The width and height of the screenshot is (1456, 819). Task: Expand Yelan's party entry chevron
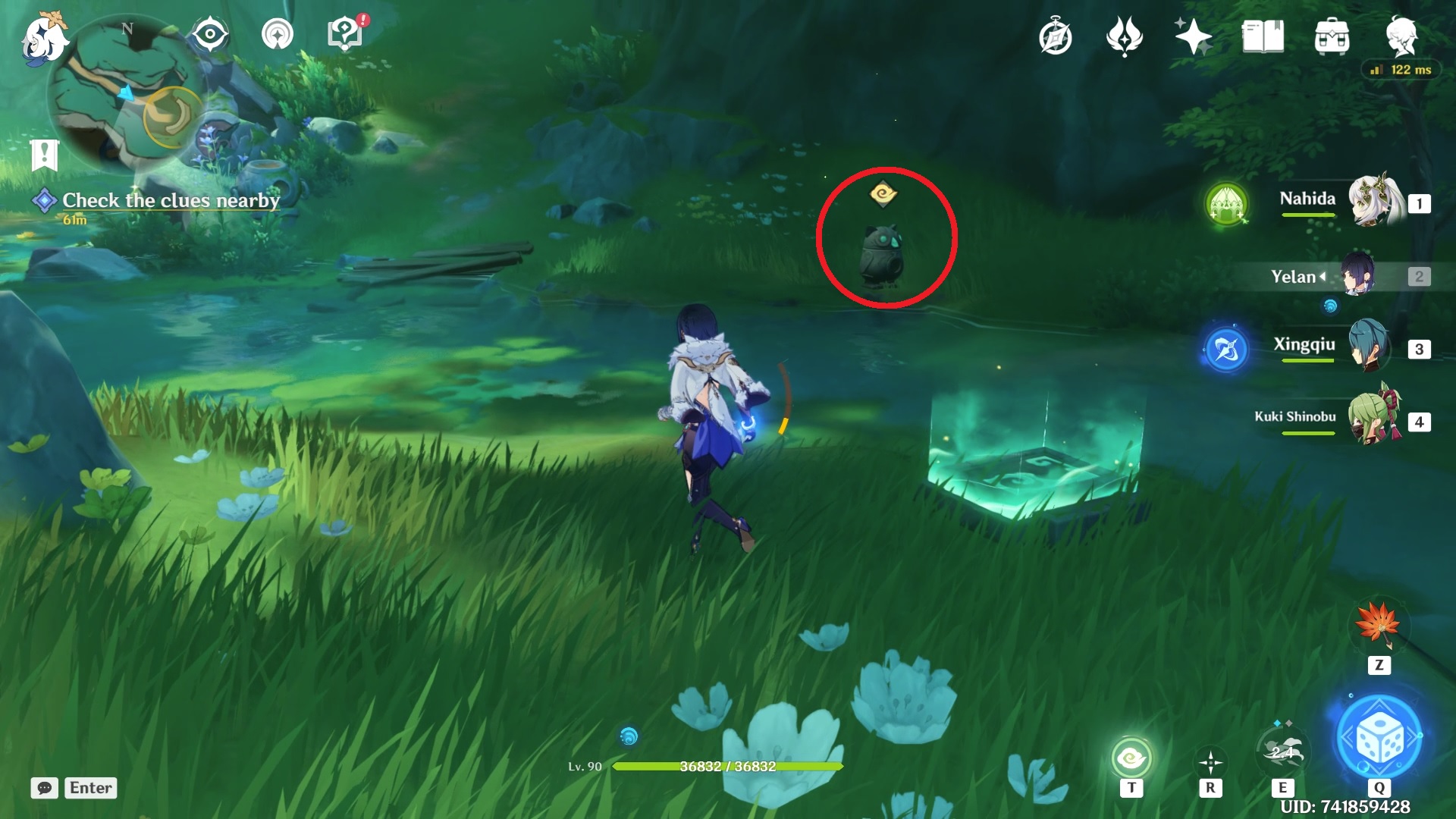[1323, 276]
